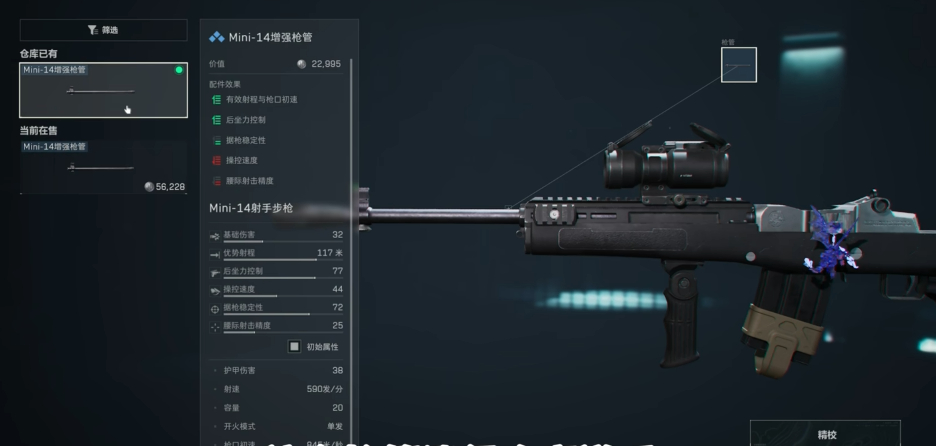Click the 枪管 barrel attachment slot

pyautogui.click(x=738, y=65)
